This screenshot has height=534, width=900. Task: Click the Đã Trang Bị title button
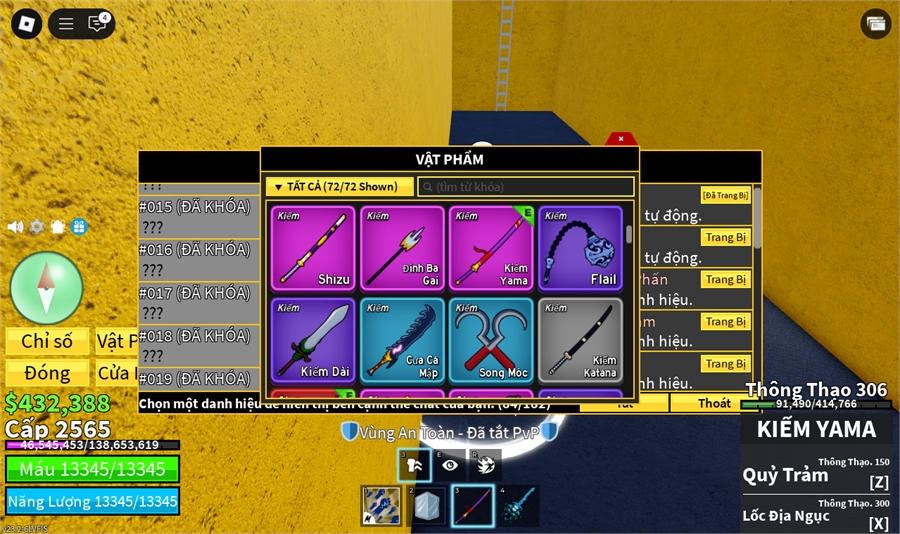(x=725, y=195)
